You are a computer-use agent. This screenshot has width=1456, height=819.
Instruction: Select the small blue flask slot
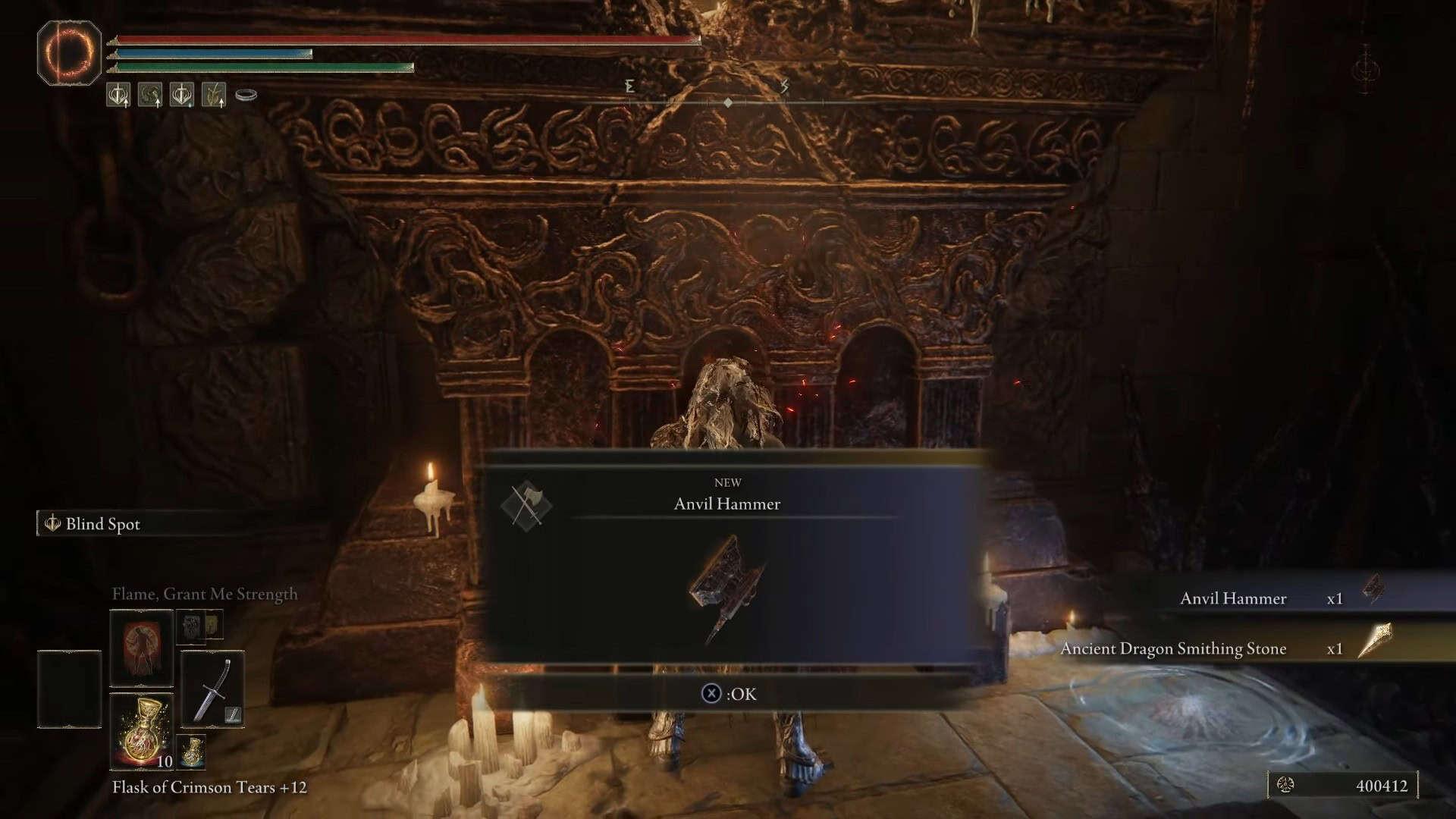192,751
